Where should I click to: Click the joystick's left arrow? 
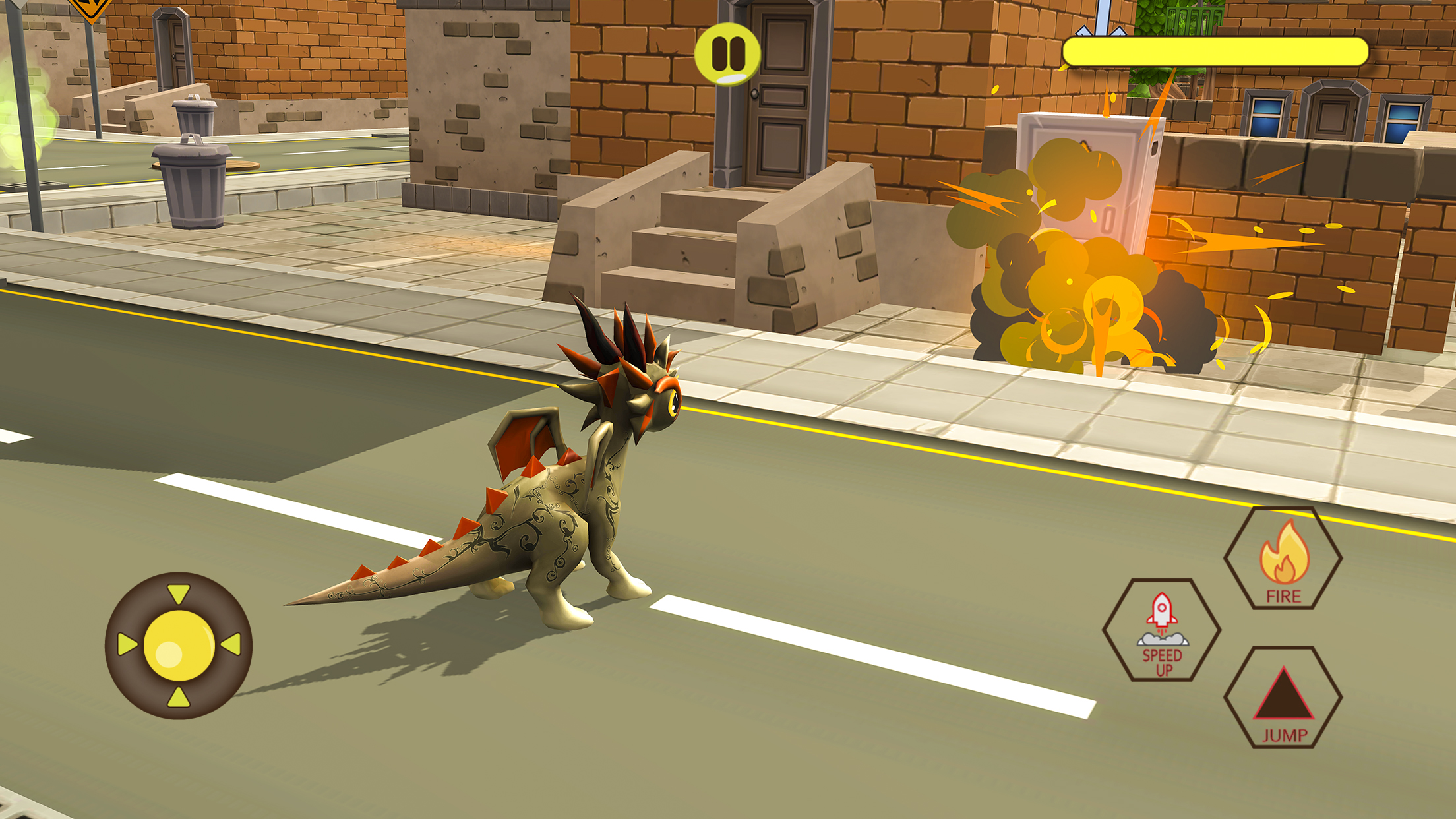tap(126, 644)
